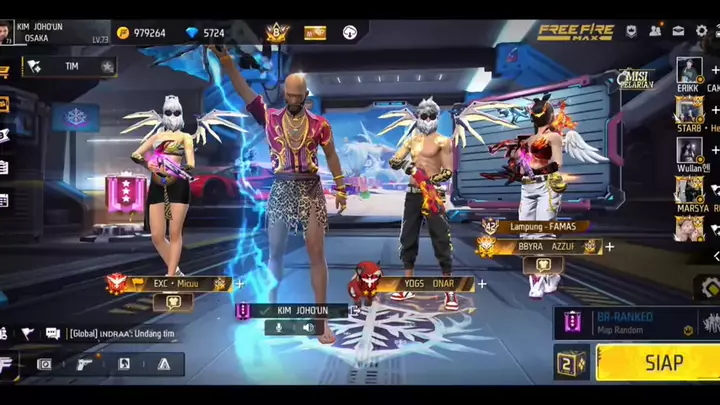Image resolution: width=720 pixels, height=405 pixels.
Task: Open the TIM team panel
Action: (x=68, y=67)
